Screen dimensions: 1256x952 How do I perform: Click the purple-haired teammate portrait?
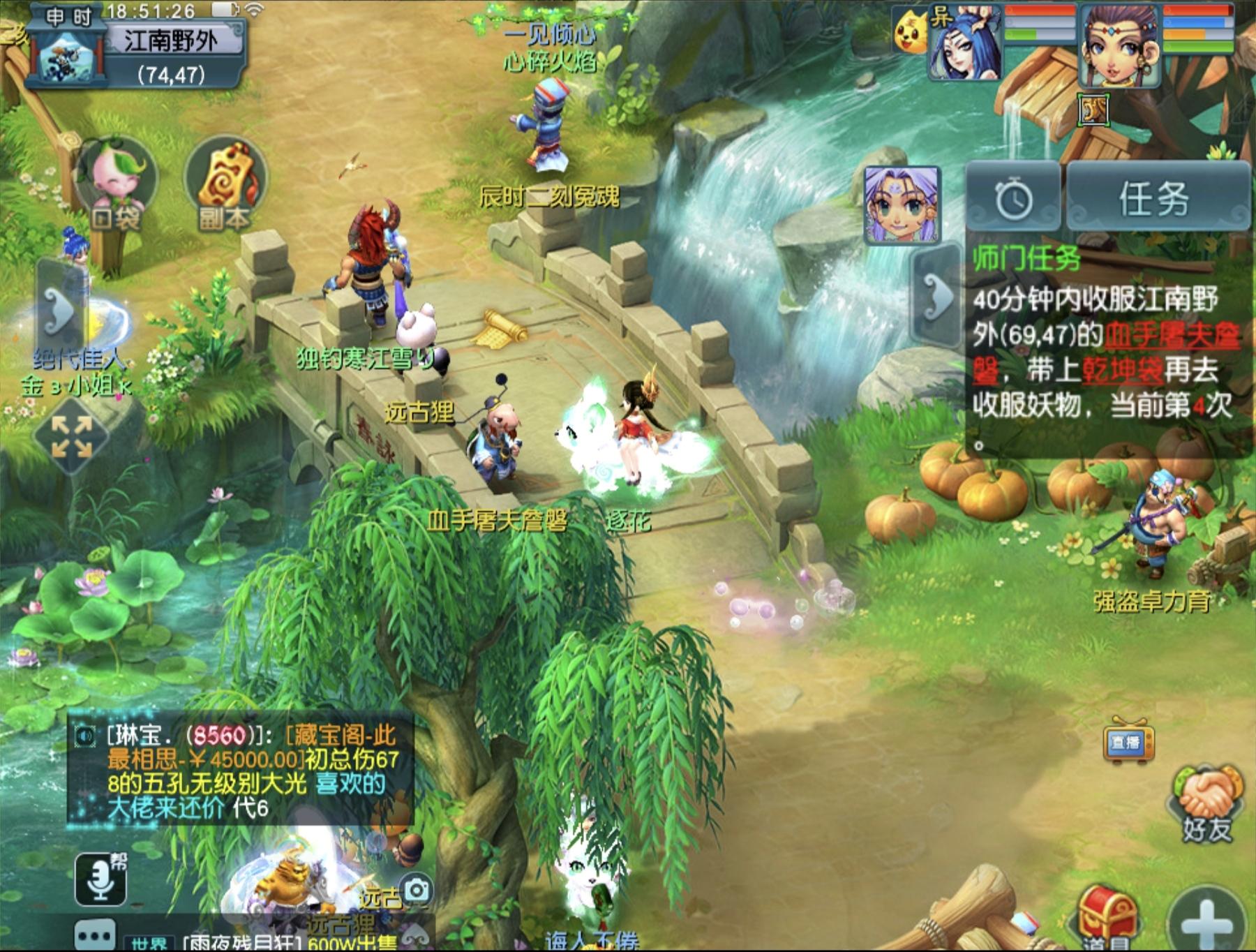pos(902,205)
